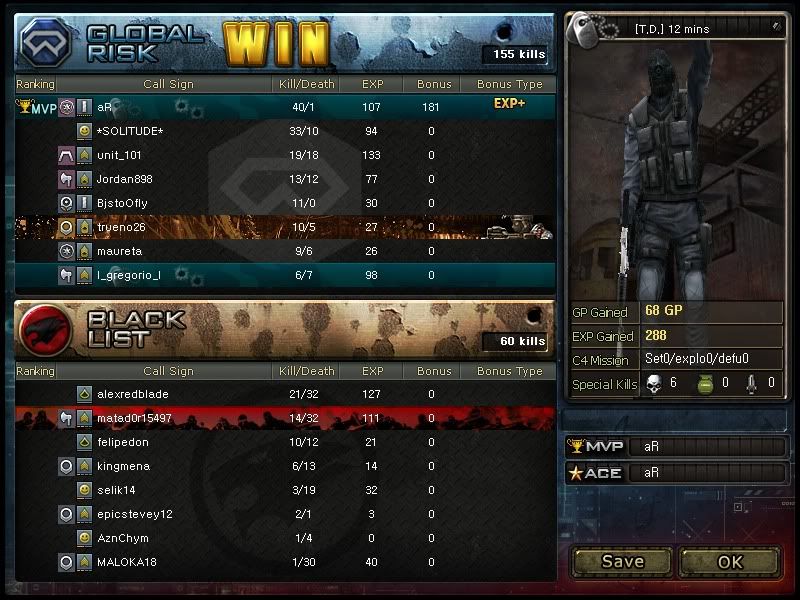Choose alexredblade from Black List team
The height and width of the screenshot is (600, 800).
tap(133, 394)
